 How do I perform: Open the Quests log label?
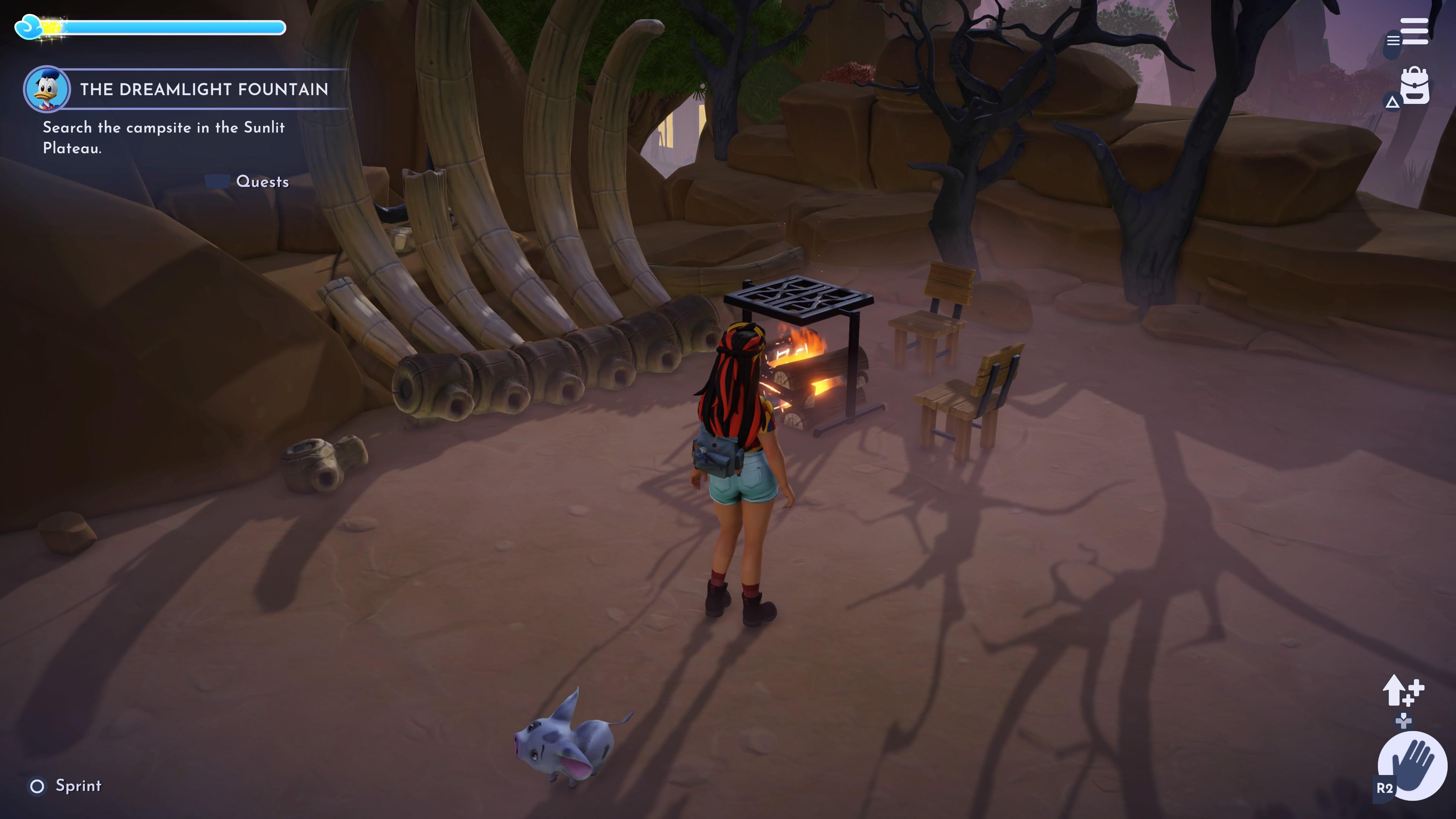click(x=262, y=182)
